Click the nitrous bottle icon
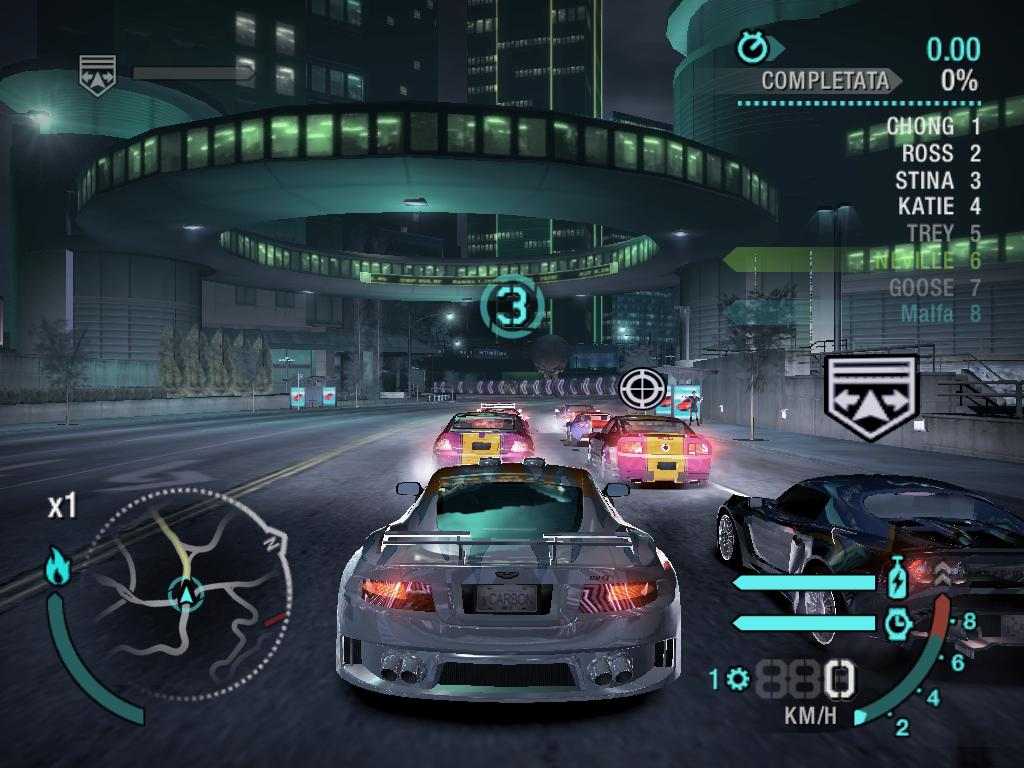Viewport: 1024px width, 768px height. point(898,580)
